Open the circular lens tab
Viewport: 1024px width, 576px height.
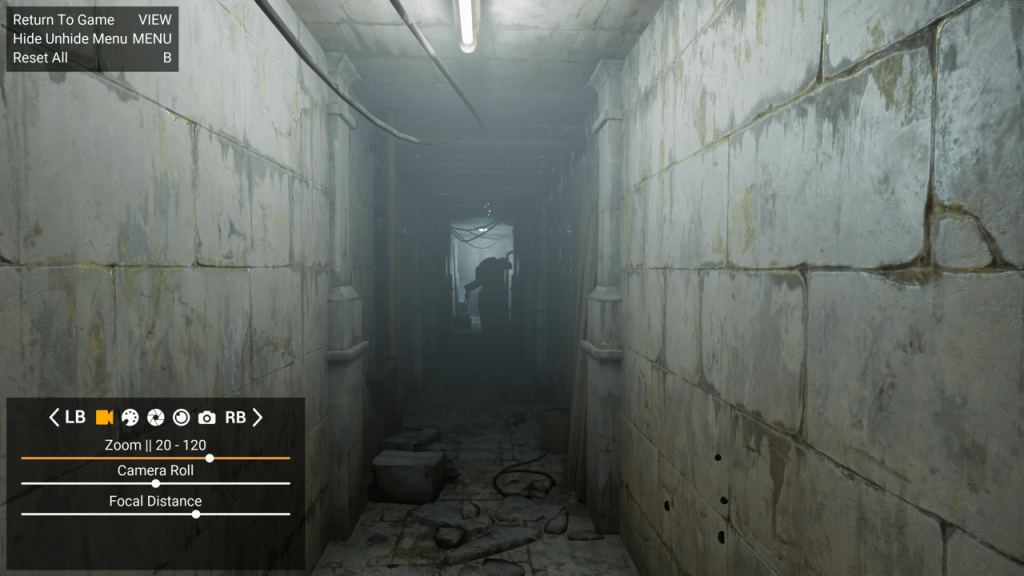coord(181,417)
